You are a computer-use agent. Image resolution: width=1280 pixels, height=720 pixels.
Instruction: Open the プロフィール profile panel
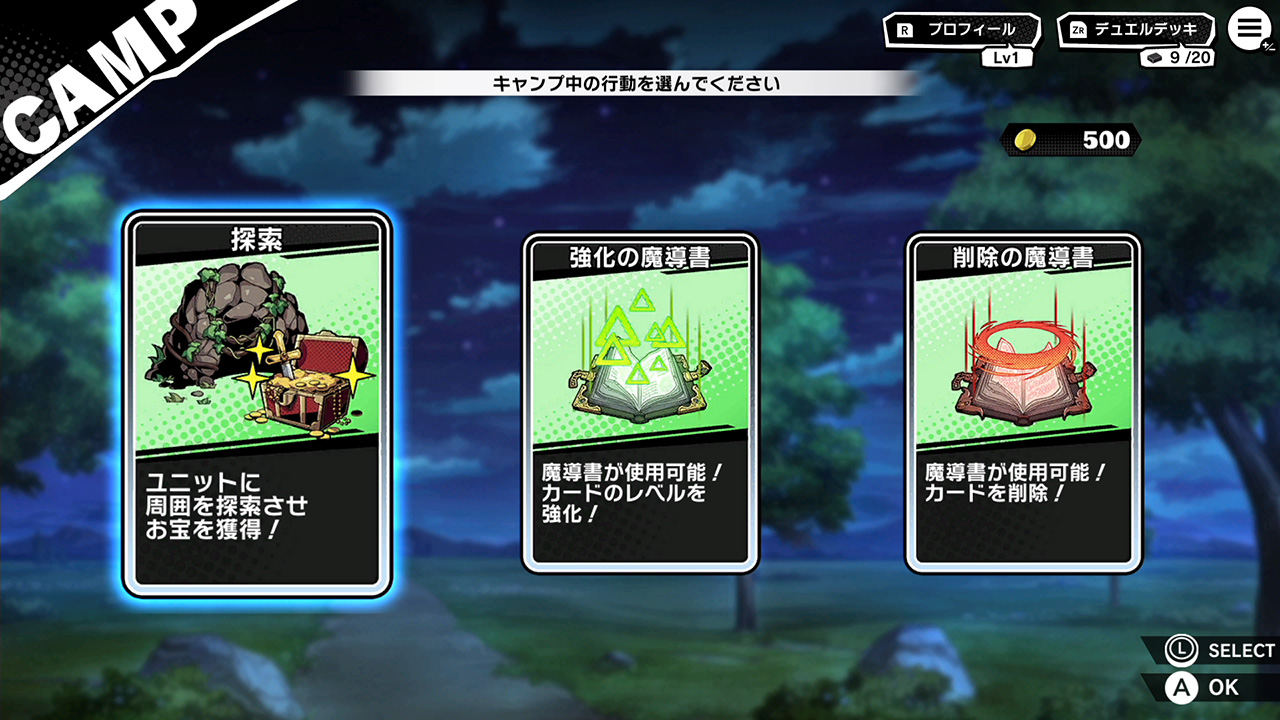coord(960,30)
